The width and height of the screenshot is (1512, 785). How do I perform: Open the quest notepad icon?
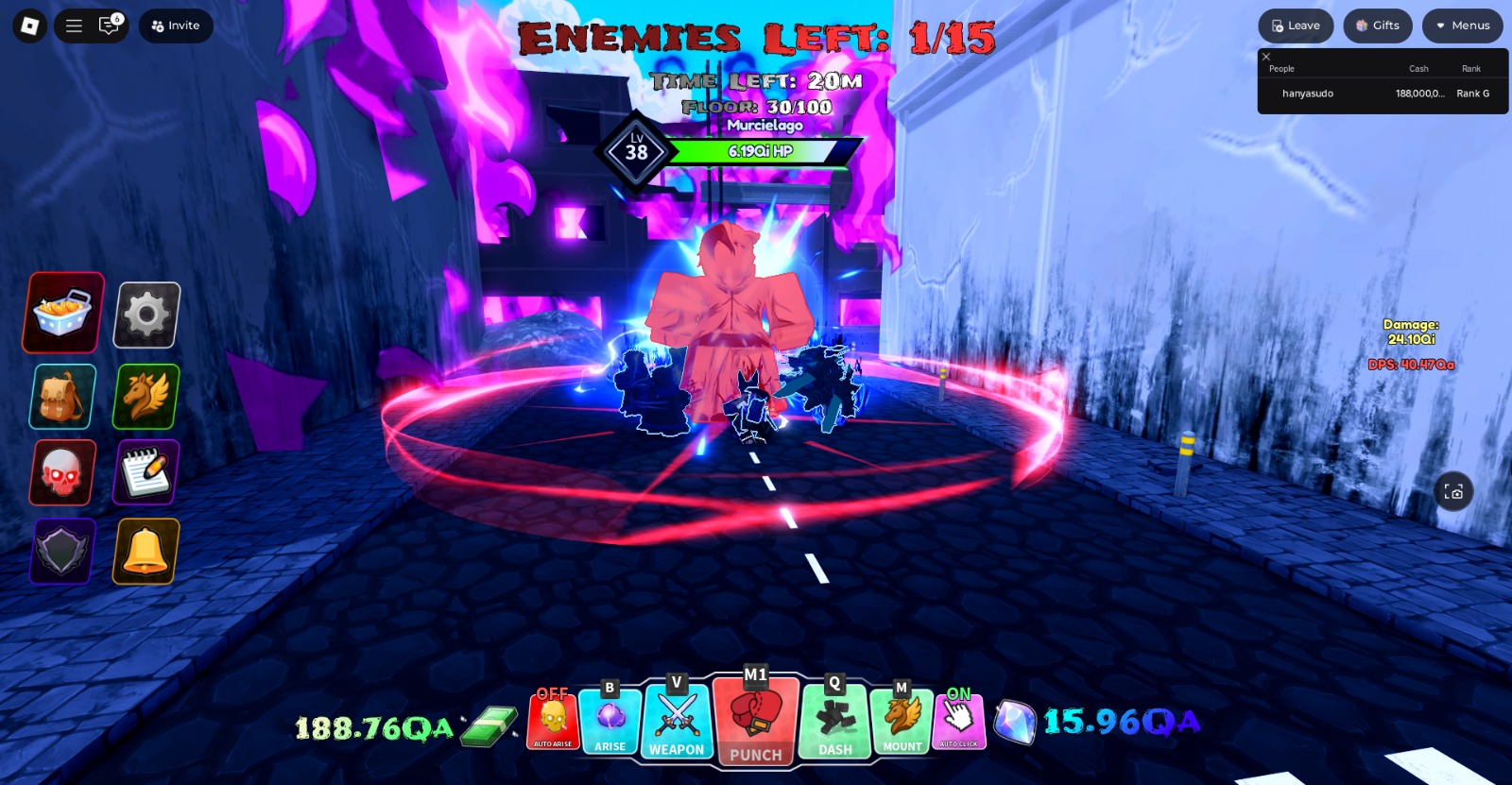[x=144, y=471]
